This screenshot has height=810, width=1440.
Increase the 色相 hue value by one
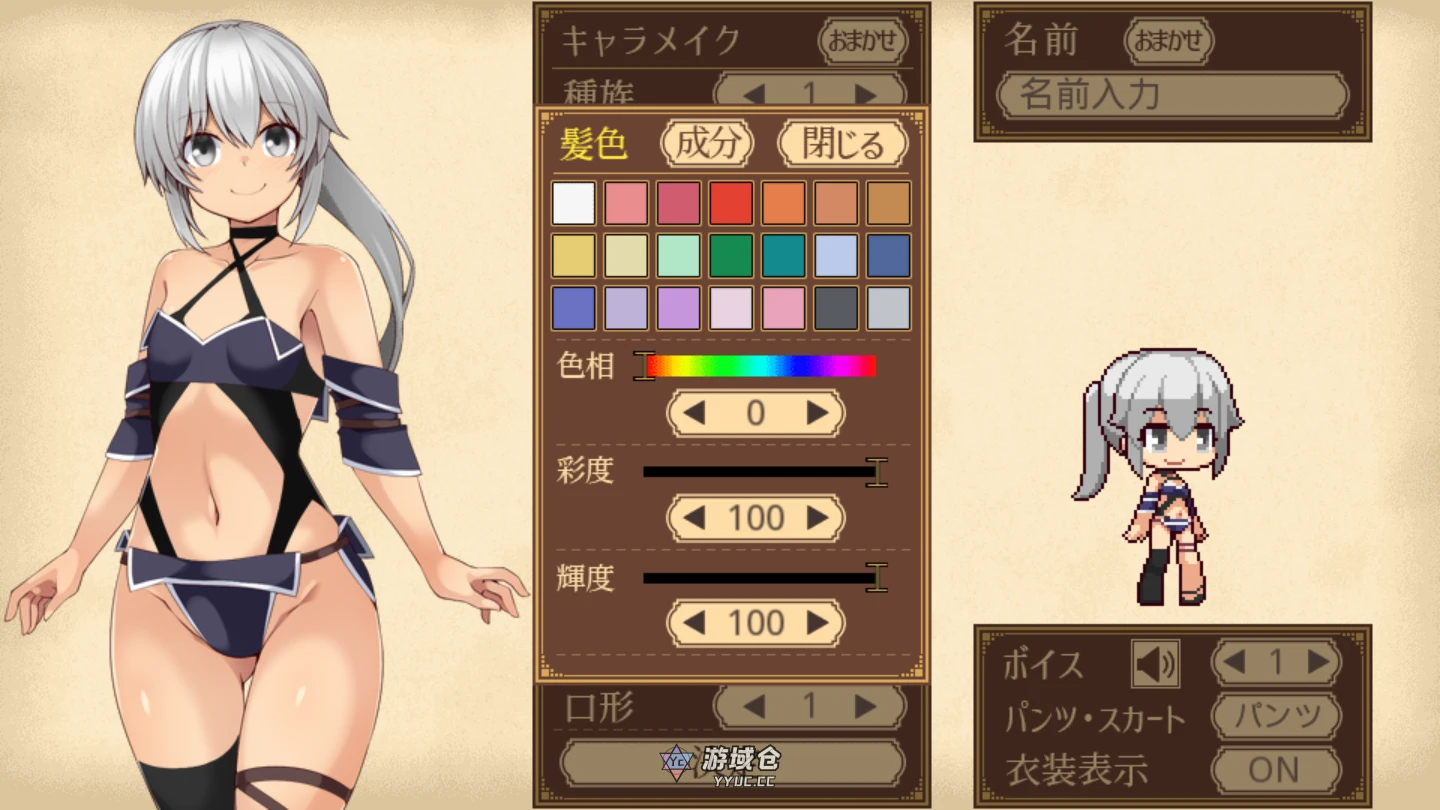tap(818, 413)
